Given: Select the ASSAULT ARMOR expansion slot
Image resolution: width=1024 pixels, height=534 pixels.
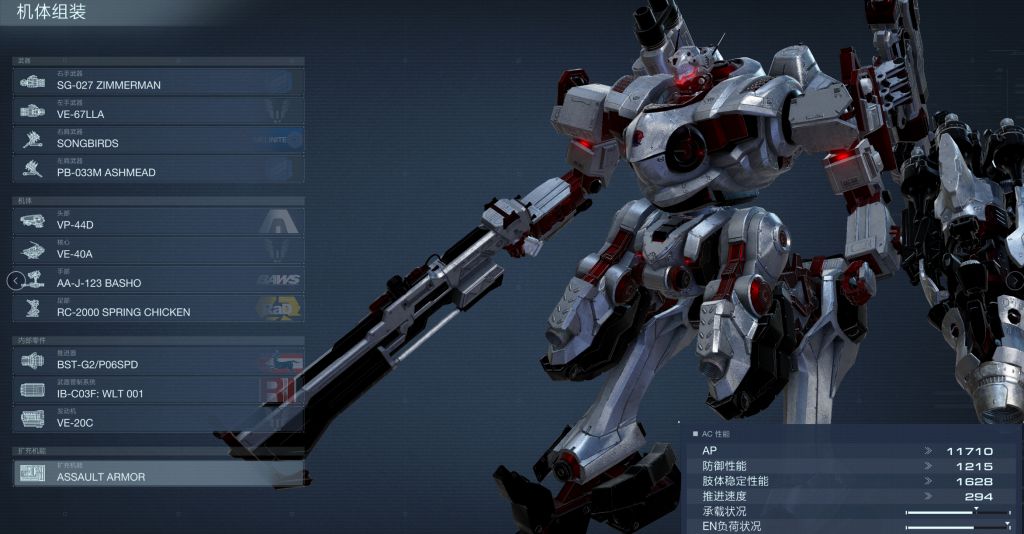Looking at the screenshot, I should [x=158, y=473].
